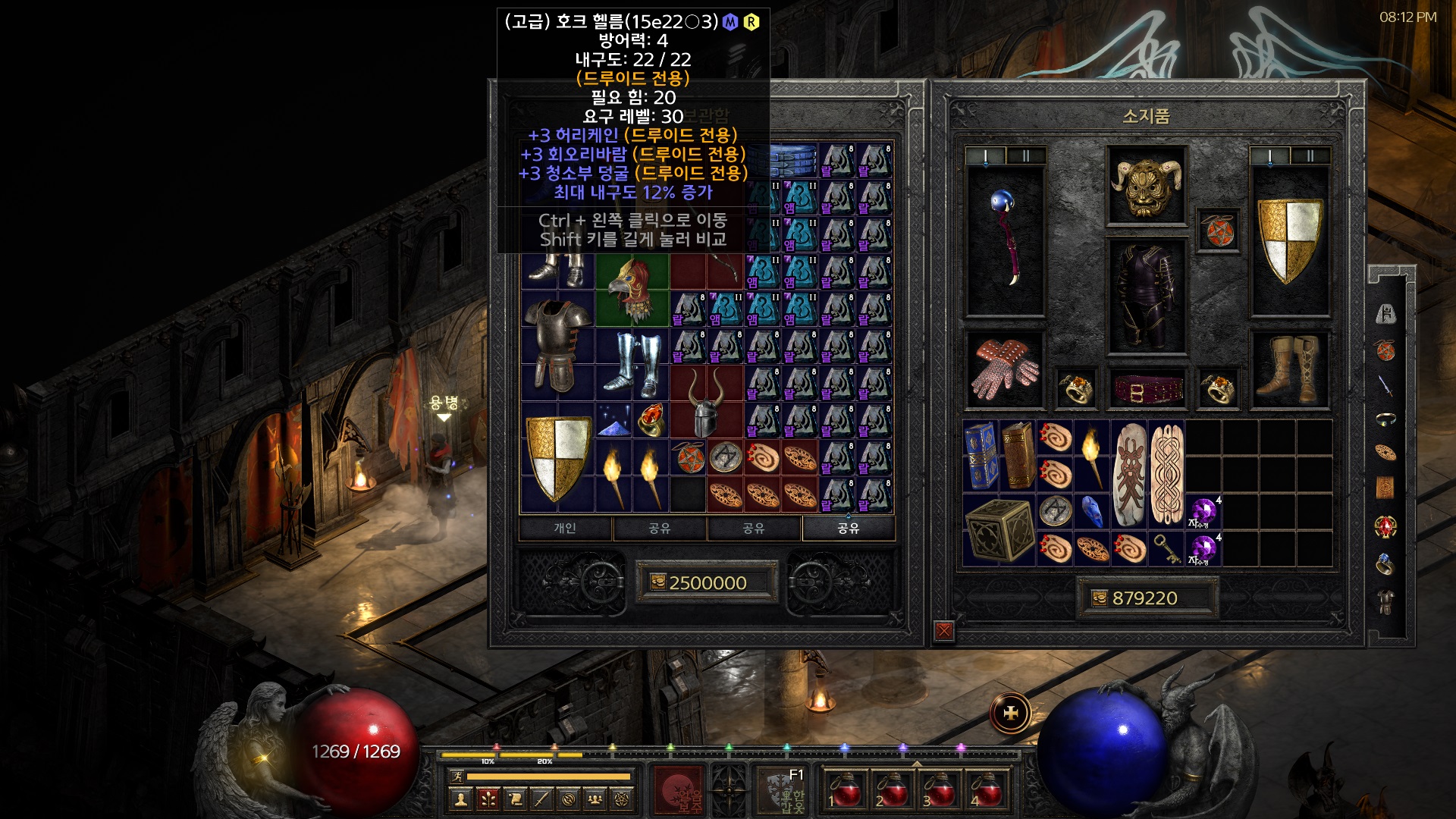Pick up the key in the inventory

[x=1166, y=549]
